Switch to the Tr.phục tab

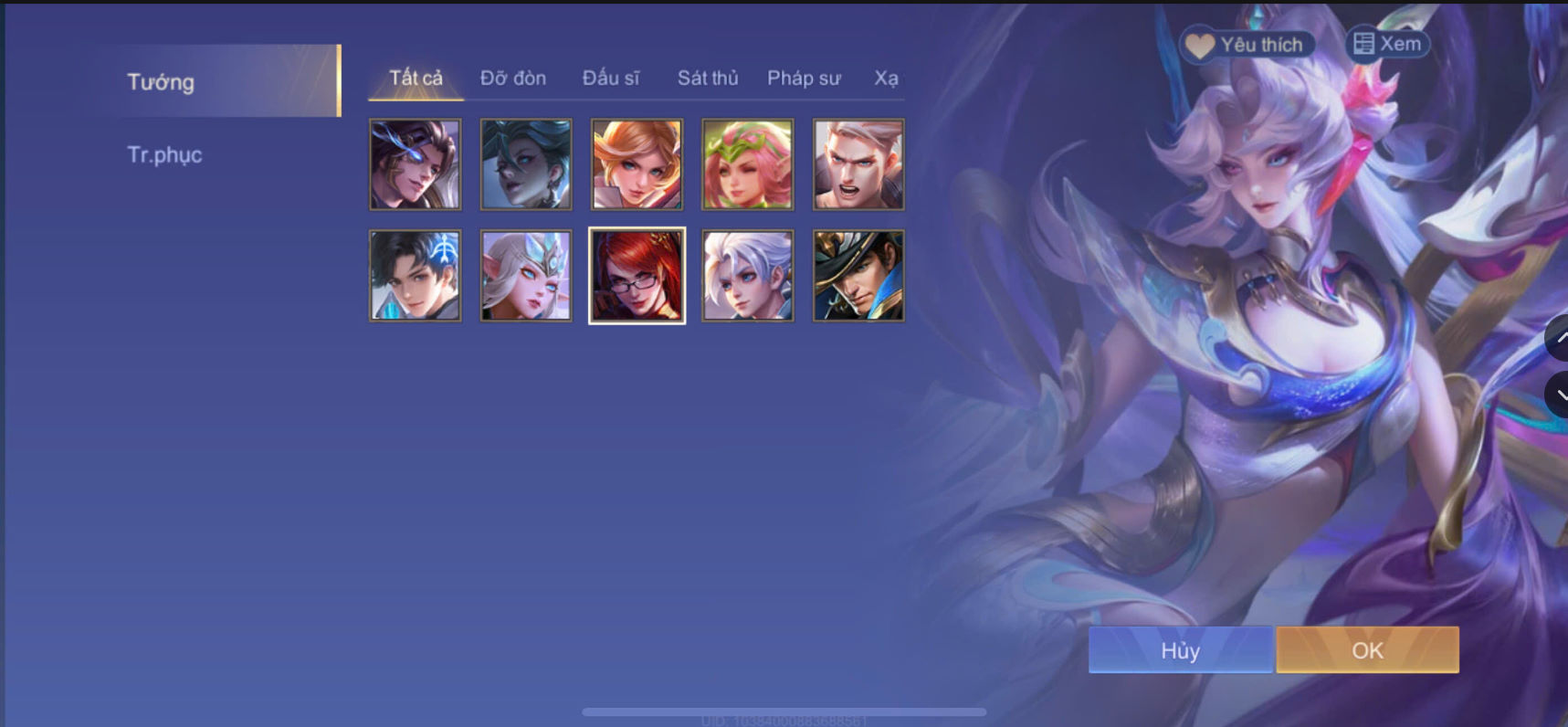(x=166, y=154)
